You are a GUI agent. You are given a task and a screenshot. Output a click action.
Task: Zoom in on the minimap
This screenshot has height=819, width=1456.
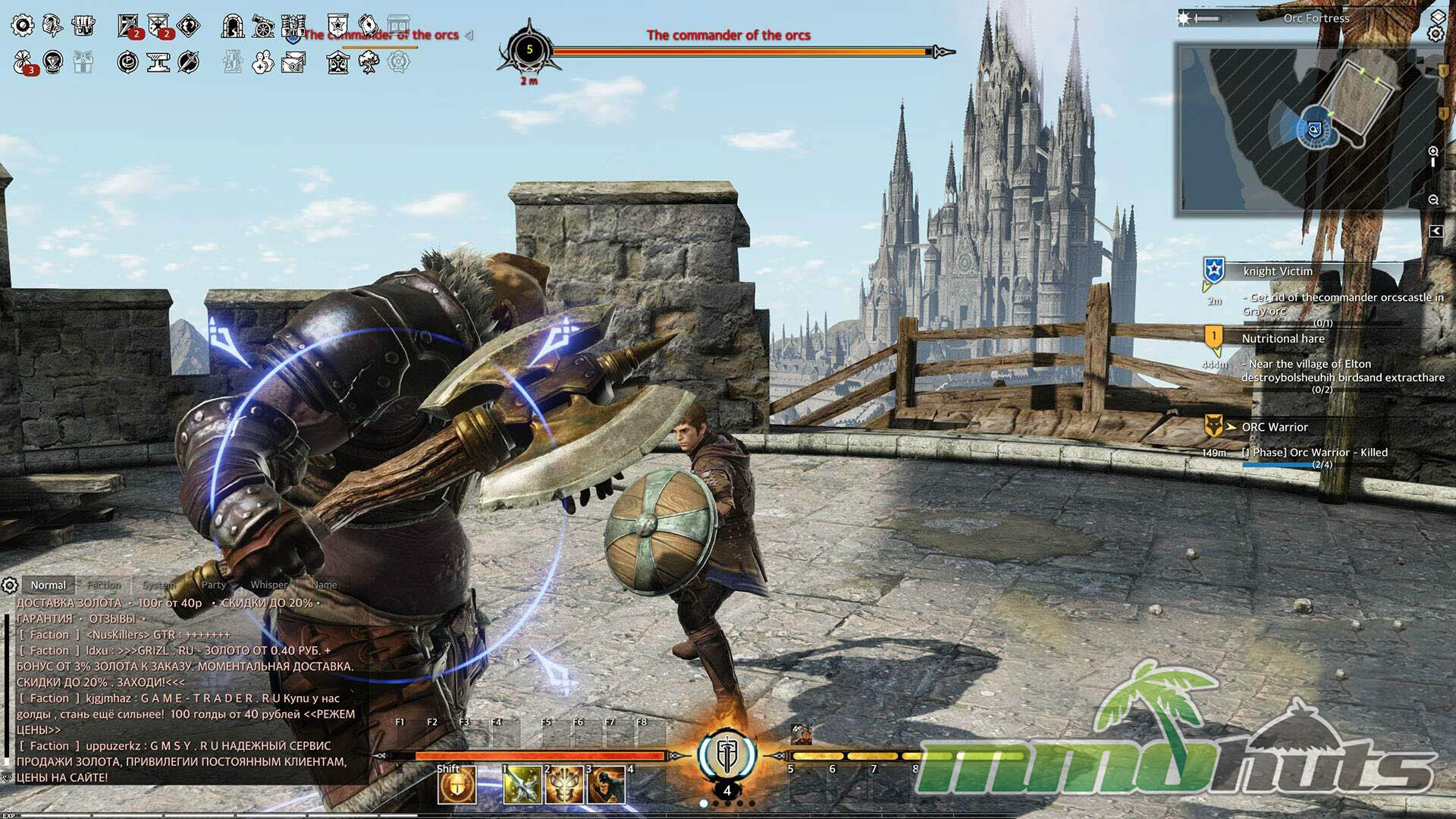(1433, 152)
